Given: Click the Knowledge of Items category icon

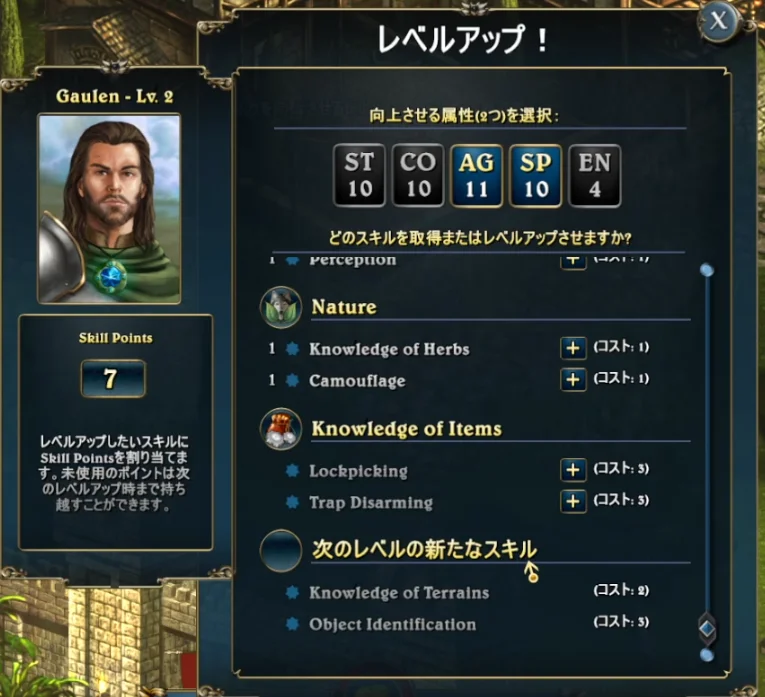Looking at the screenshot, I should coord(281,429).
